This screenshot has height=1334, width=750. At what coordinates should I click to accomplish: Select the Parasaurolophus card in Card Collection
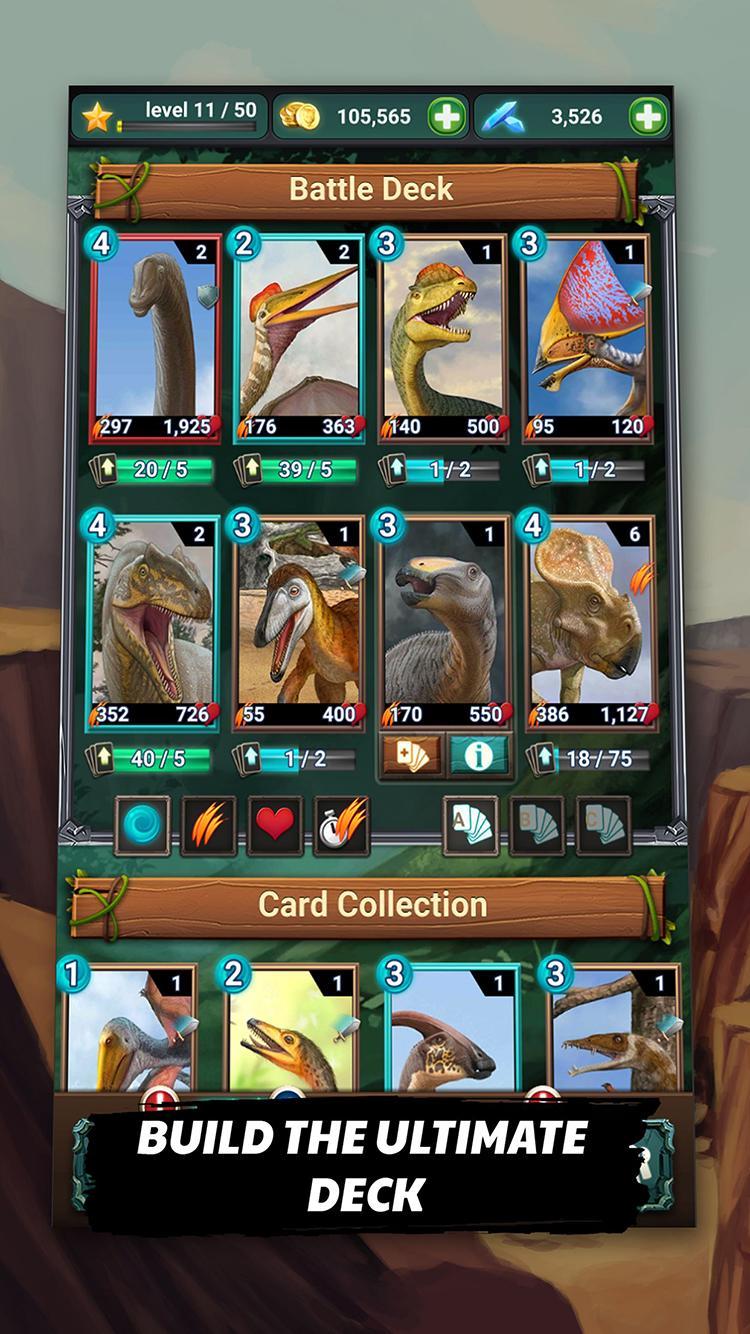pyautogui.click(x=448, y=1030)
